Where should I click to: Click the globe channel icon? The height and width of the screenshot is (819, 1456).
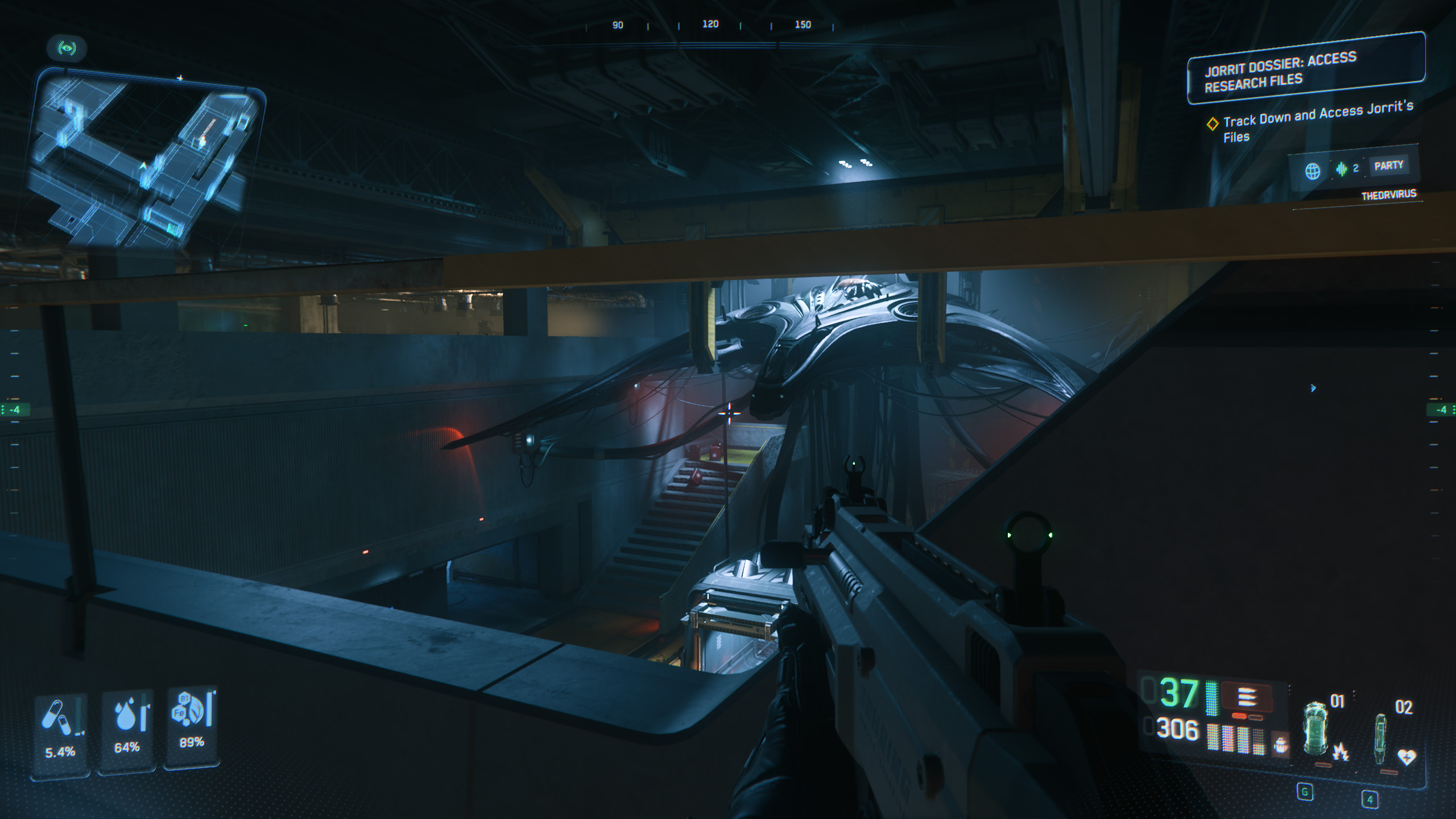pos(1312,171)
